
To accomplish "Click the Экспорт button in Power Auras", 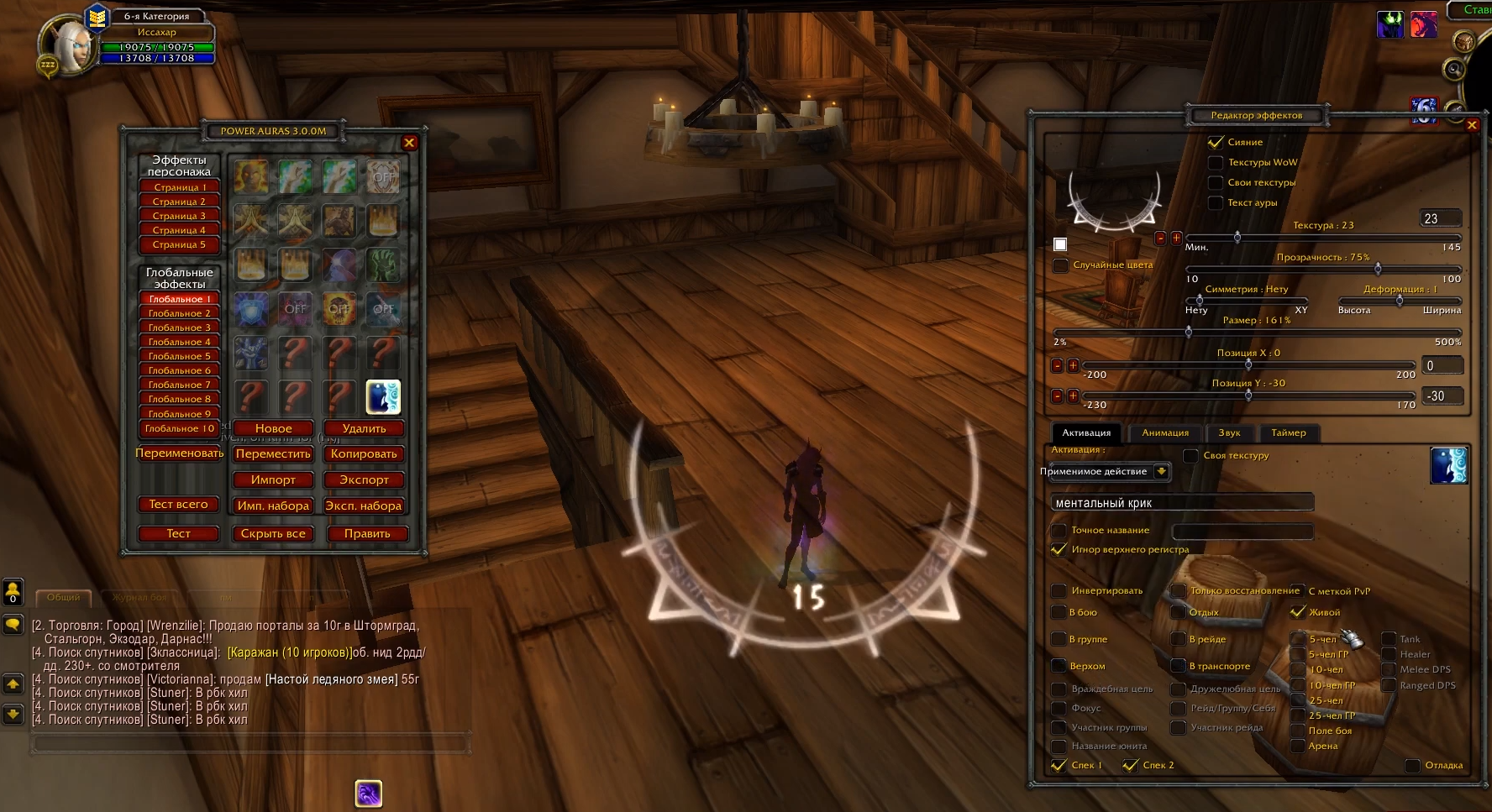I will (364, 479).
